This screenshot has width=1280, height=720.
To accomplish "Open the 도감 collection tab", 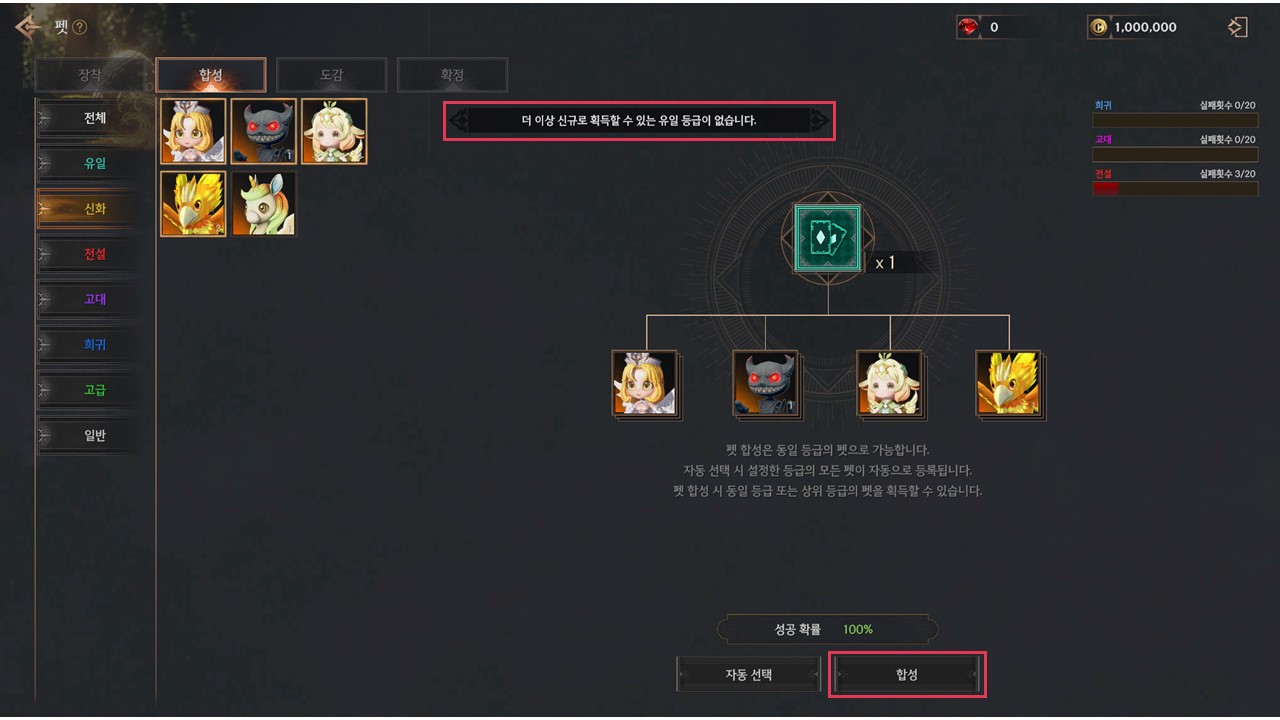I will 331,75.
